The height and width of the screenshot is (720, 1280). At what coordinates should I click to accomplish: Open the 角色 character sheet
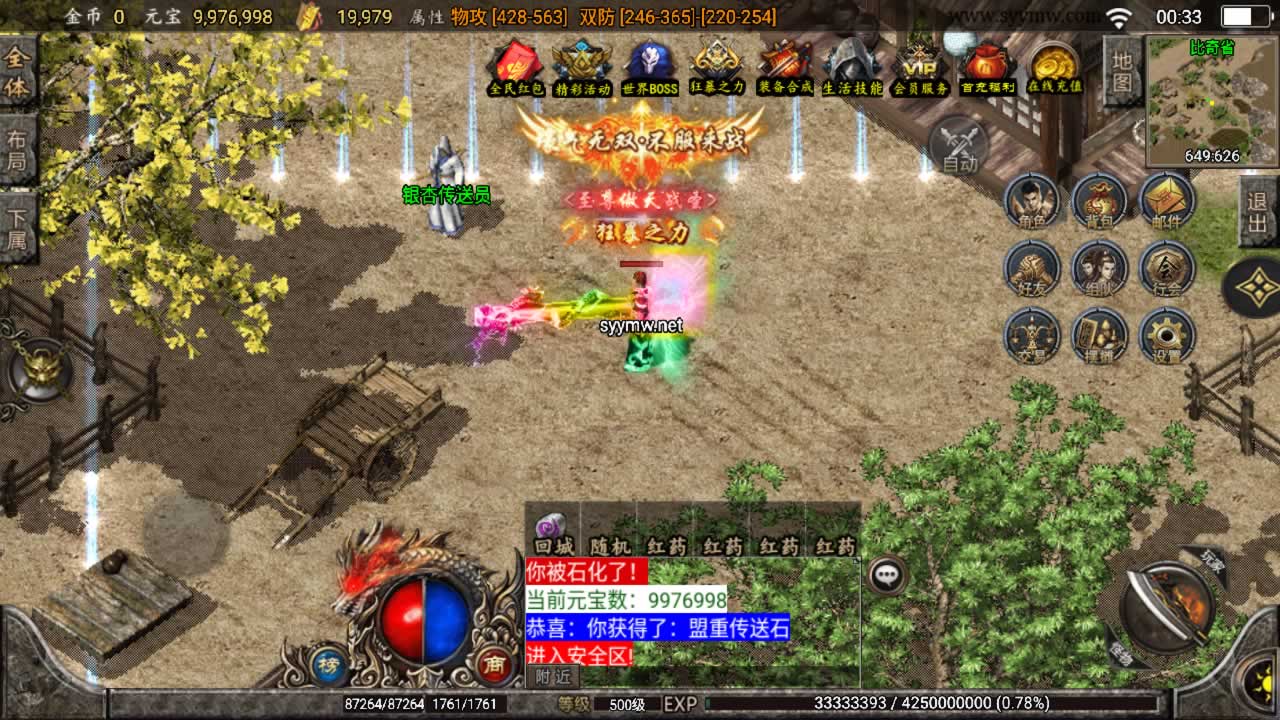pyautogui.click(x=1032, y=202)
